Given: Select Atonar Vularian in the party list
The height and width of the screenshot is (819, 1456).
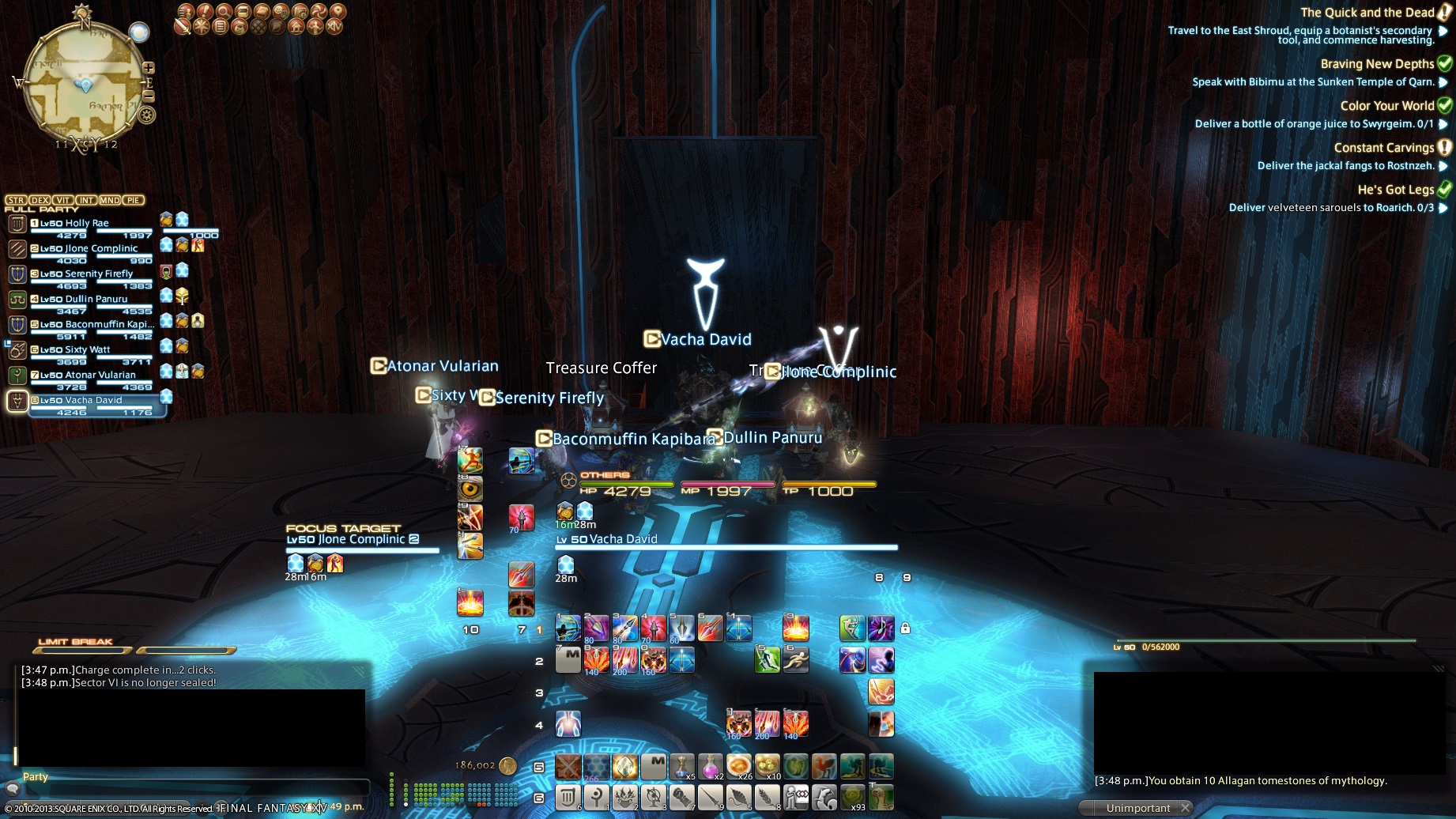Looking at the screenshot, I should pos(87,376).
